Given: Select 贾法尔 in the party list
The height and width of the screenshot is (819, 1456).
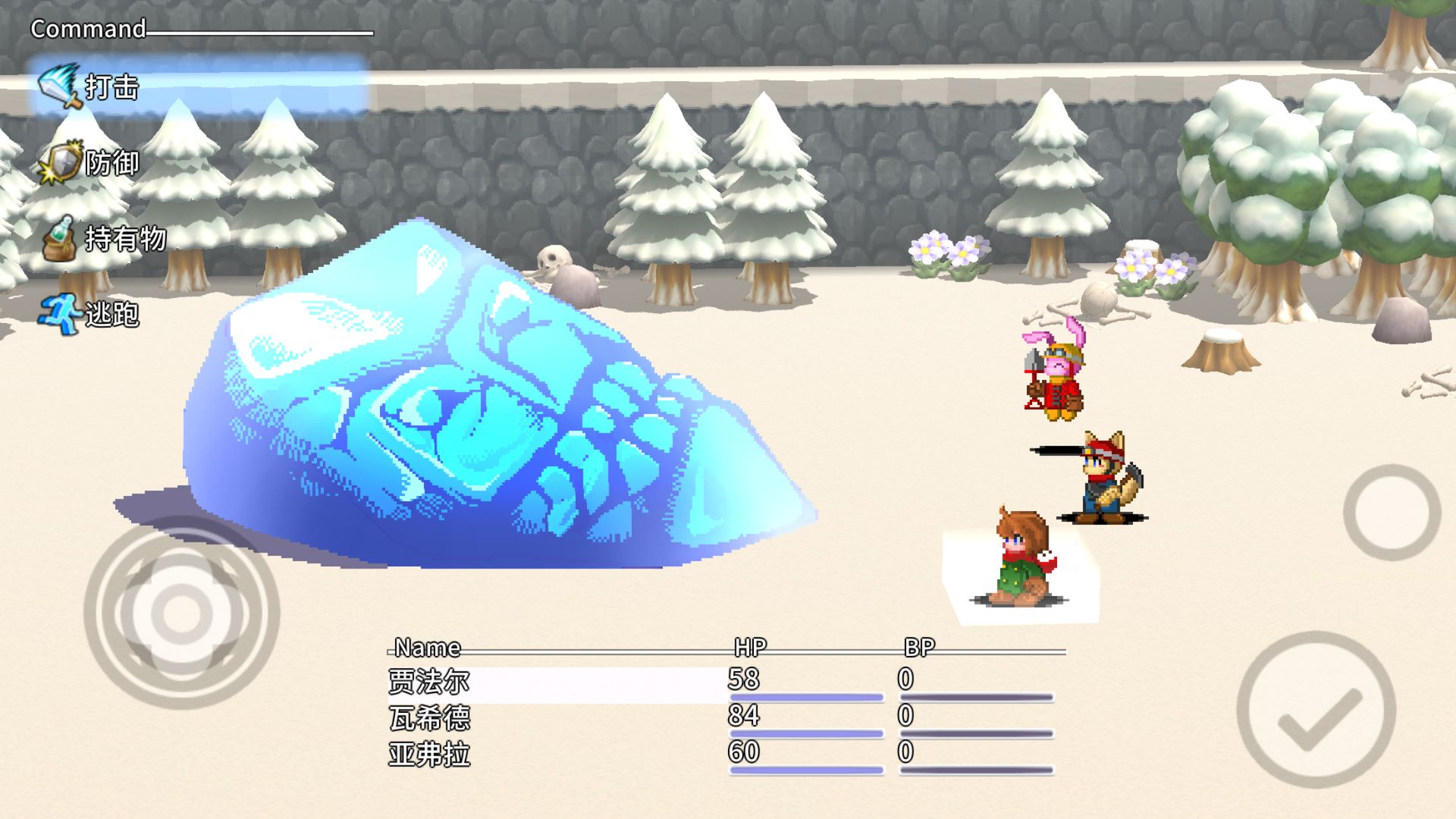Looking at the screenshot, I should point(429,682).
